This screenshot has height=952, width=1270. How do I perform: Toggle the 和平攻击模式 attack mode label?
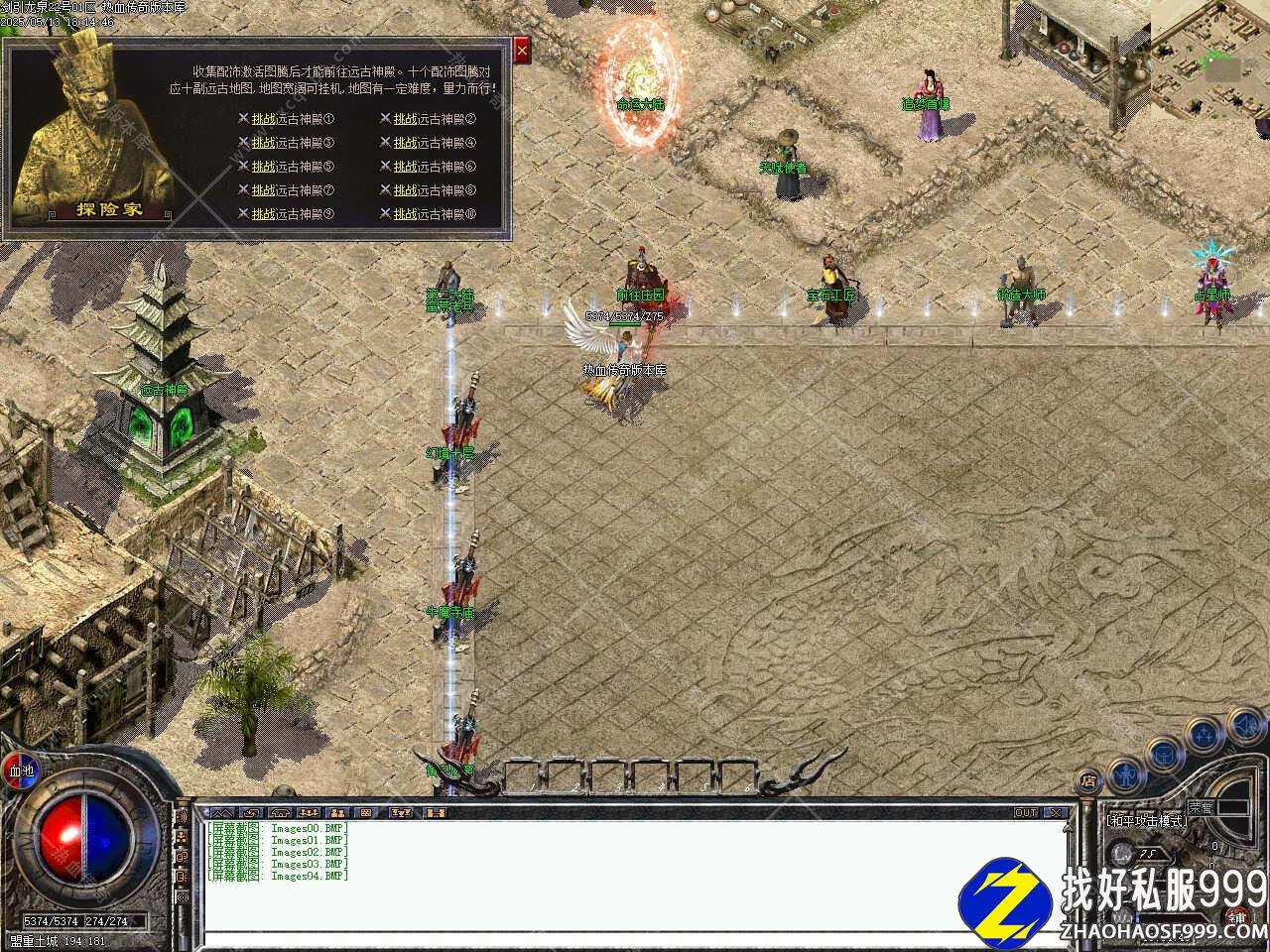pyautogui.click(x=1147, y=821)
